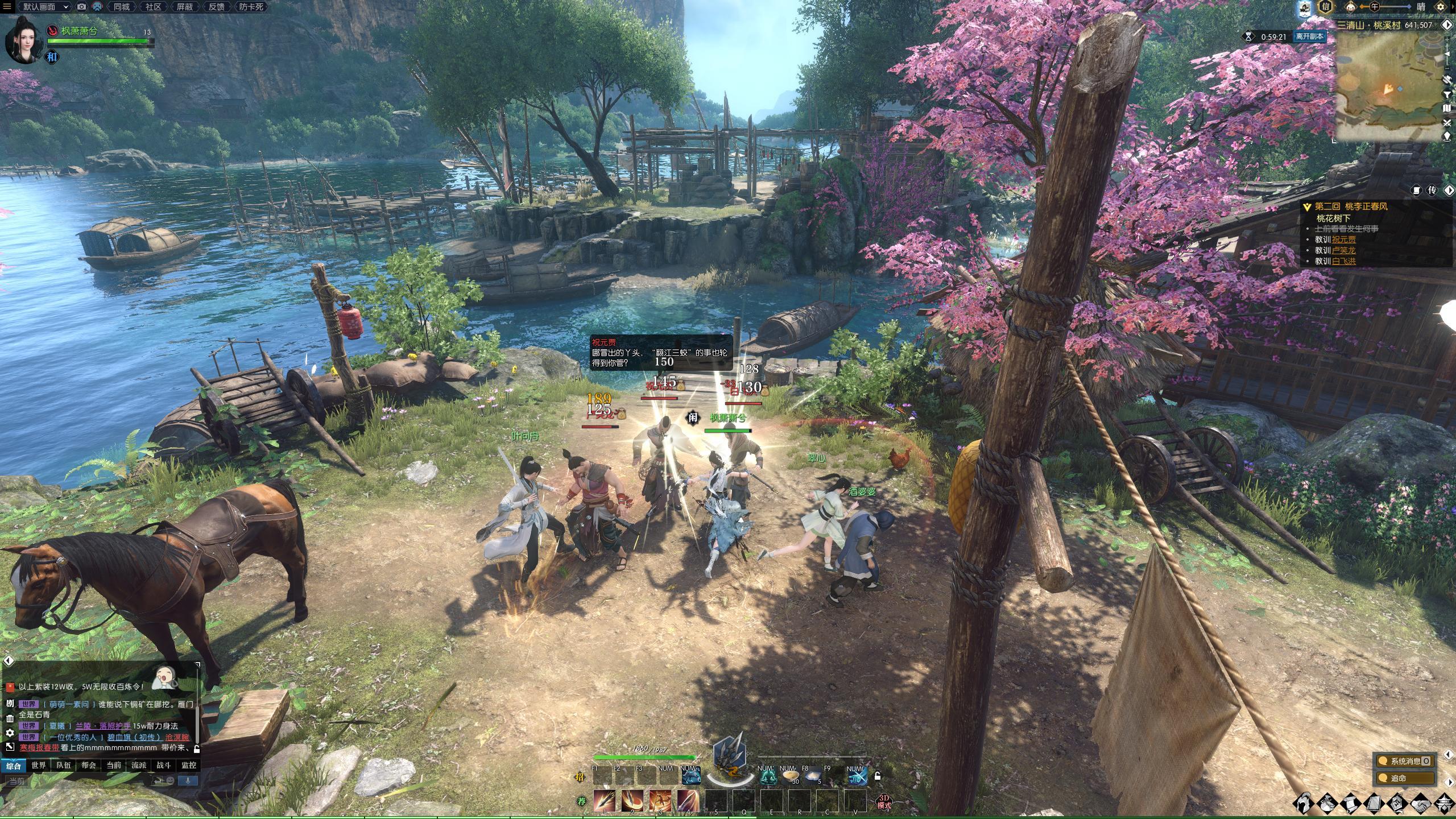The image size is (1456, 819).
Task: Click player portrait of 枫萧萧兮
Action: click(22, 39)
